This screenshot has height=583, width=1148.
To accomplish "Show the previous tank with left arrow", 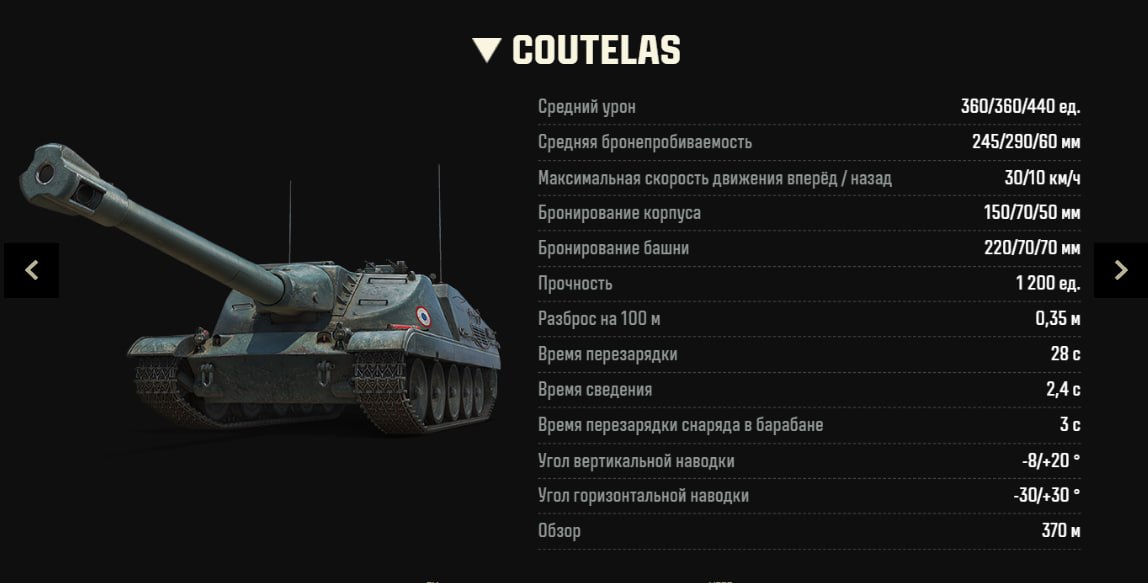I will pyautogui.click(x=31, y=270).
